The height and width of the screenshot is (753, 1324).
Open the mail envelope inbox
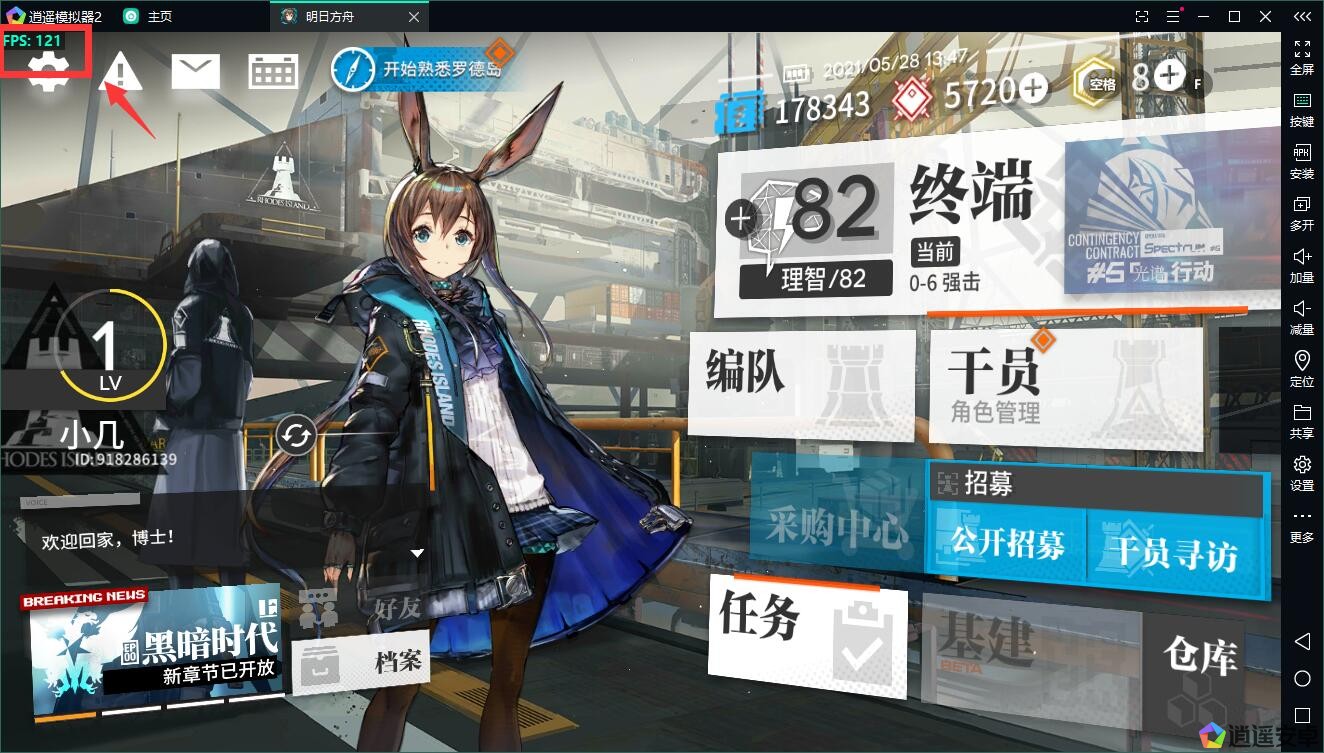click(x=196, y=71)
